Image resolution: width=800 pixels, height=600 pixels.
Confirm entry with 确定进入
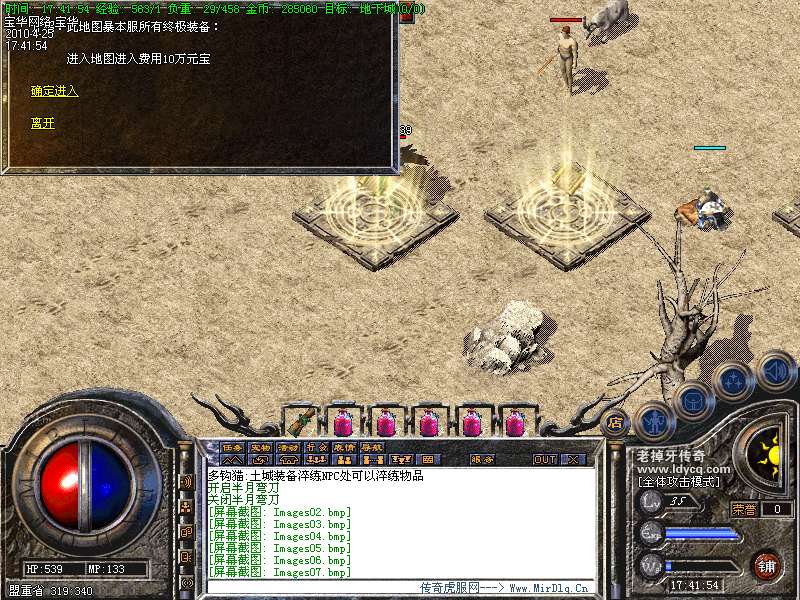click(54, 91)
